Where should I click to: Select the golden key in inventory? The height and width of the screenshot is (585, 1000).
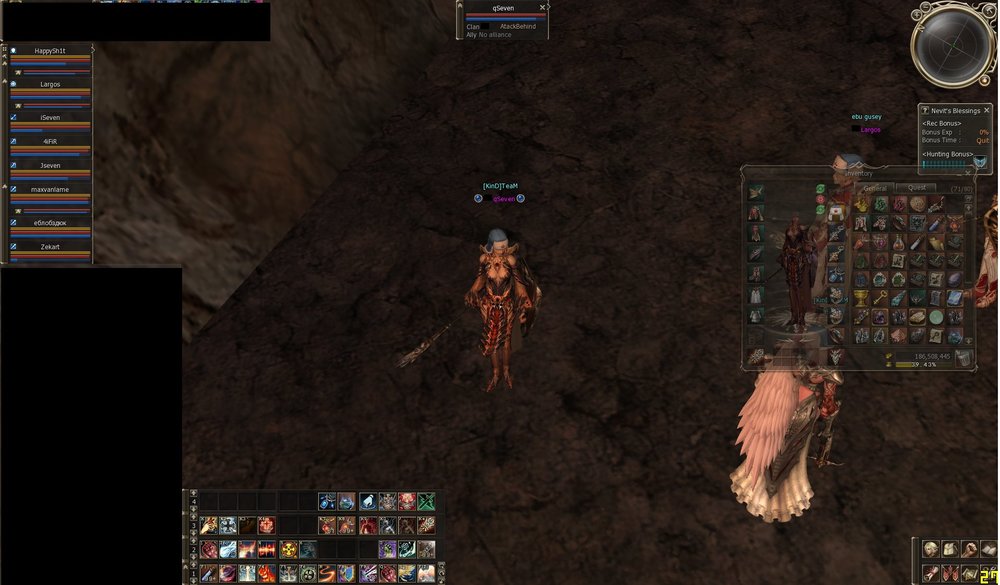coord(881,299)
